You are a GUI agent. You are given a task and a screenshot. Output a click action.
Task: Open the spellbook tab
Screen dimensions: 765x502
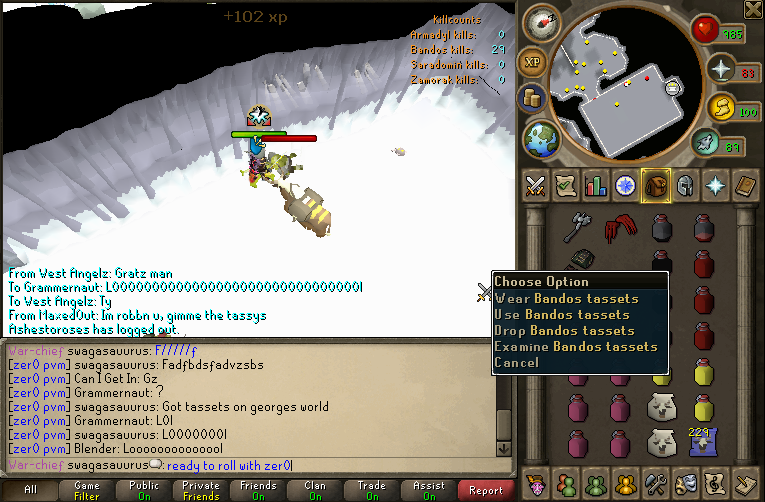[746, 185]
